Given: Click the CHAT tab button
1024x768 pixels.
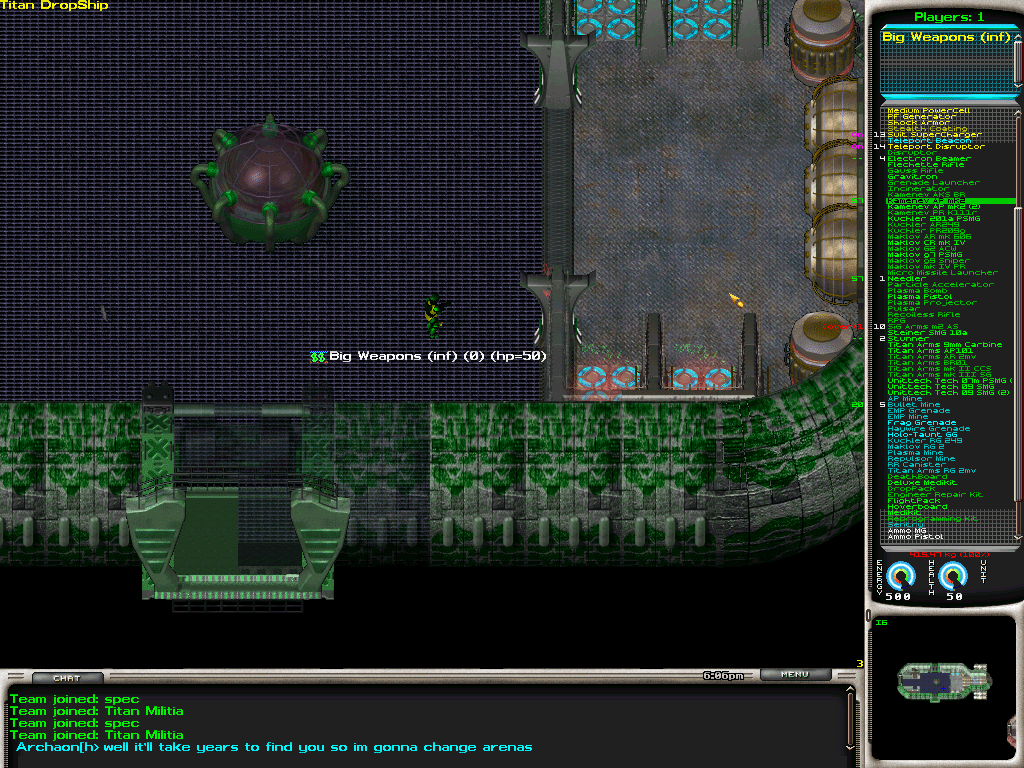Looking at the screenshot, I should (x=67, y=678).
